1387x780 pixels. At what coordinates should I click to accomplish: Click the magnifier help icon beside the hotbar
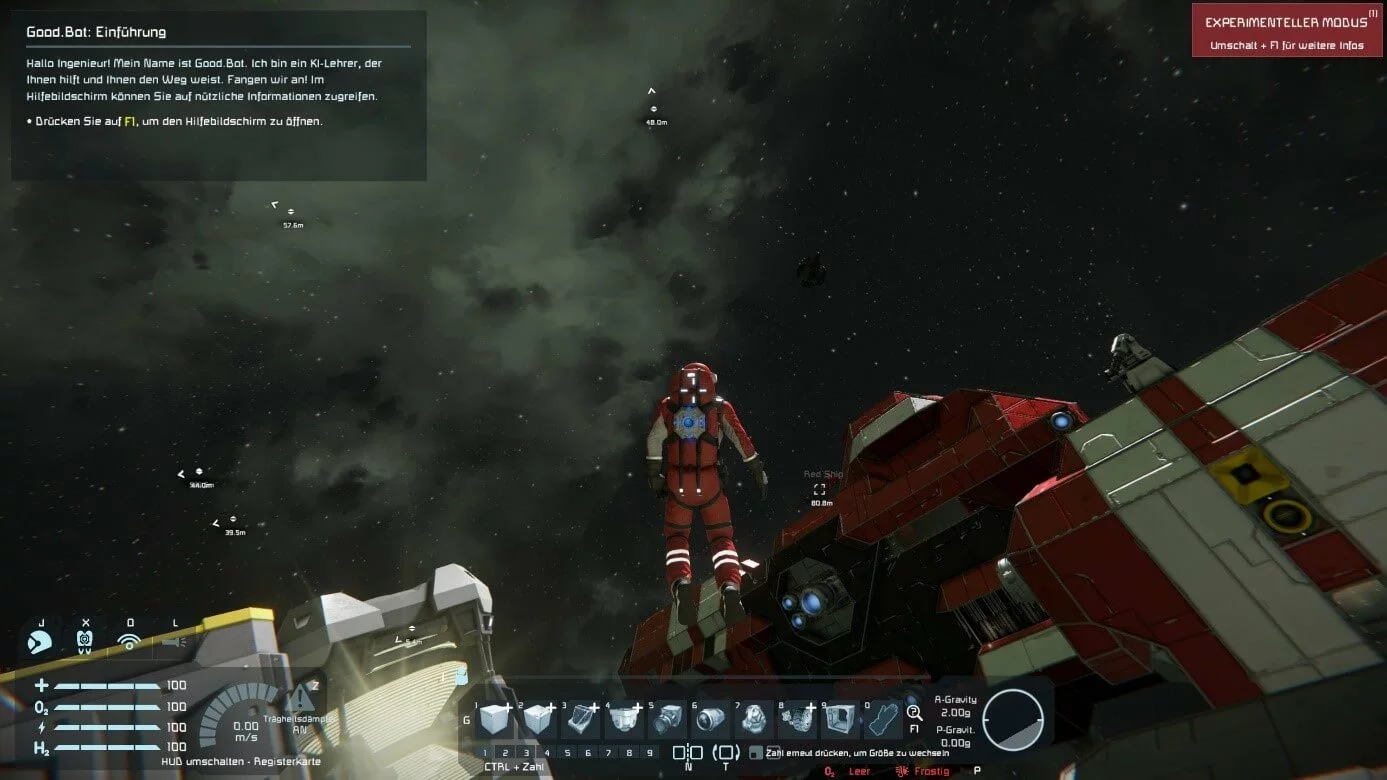pyautogui.click(x=914, y=712)
